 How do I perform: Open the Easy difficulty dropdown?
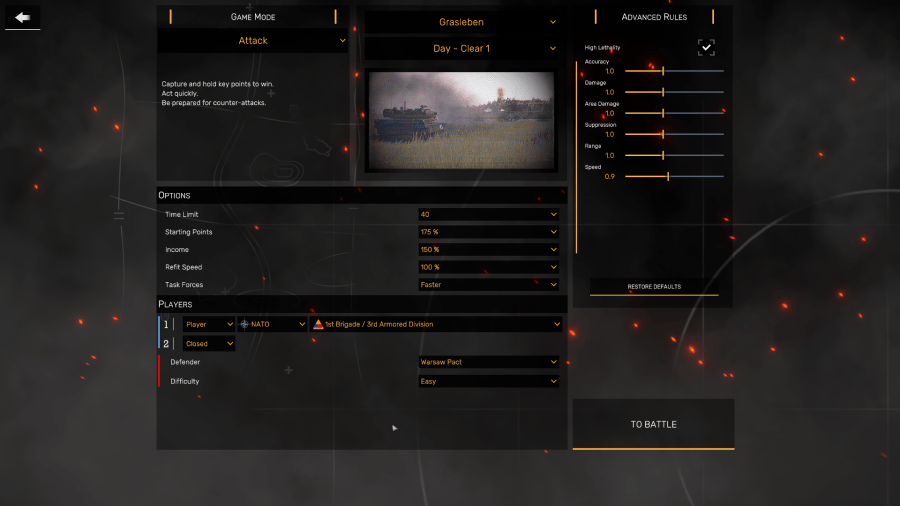tap(488, 381)
